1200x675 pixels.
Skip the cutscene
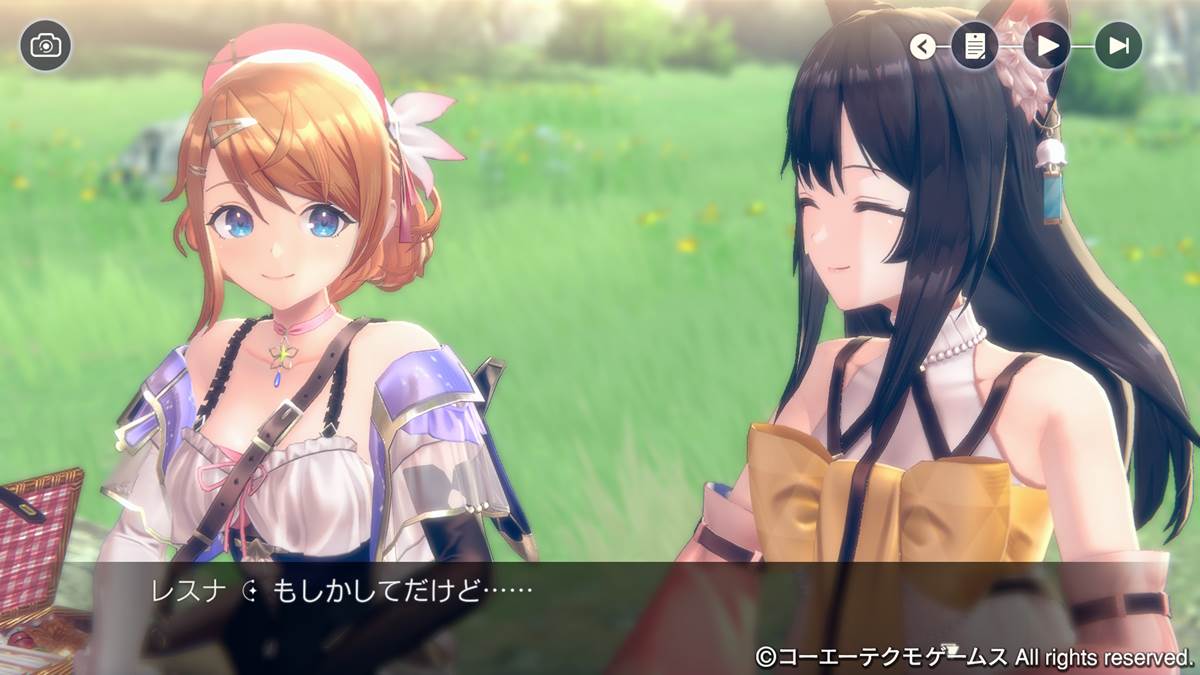(1118, 46)
